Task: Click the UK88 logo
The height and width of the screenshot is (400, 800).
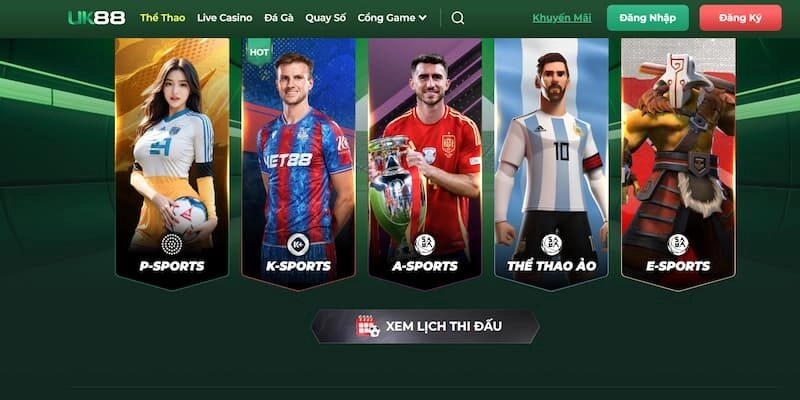Action: click(96, 18)
